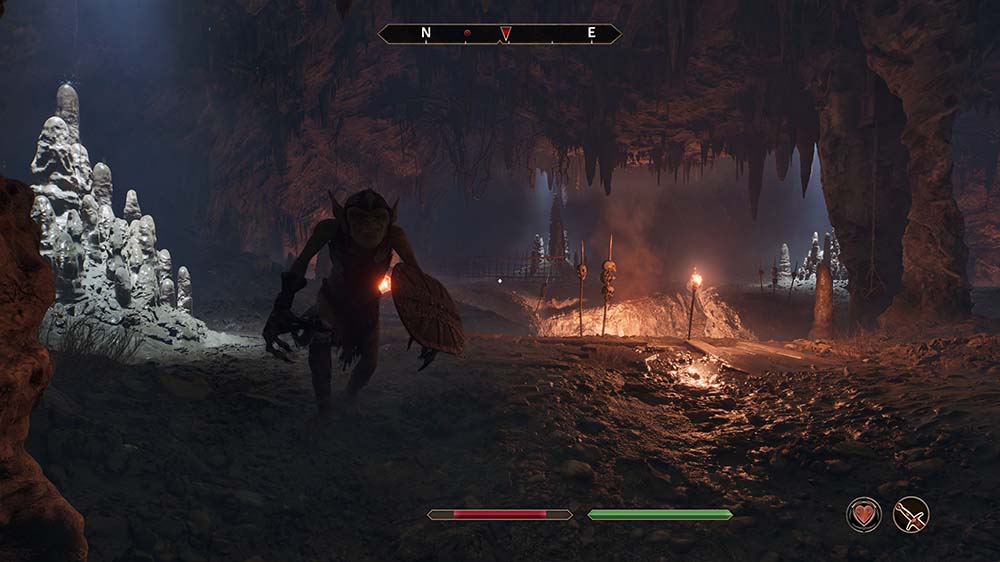The width and height of the screenshot is (1000, 562).
Task: Click the equipped sword weapon icon
Action: point(911,515)
